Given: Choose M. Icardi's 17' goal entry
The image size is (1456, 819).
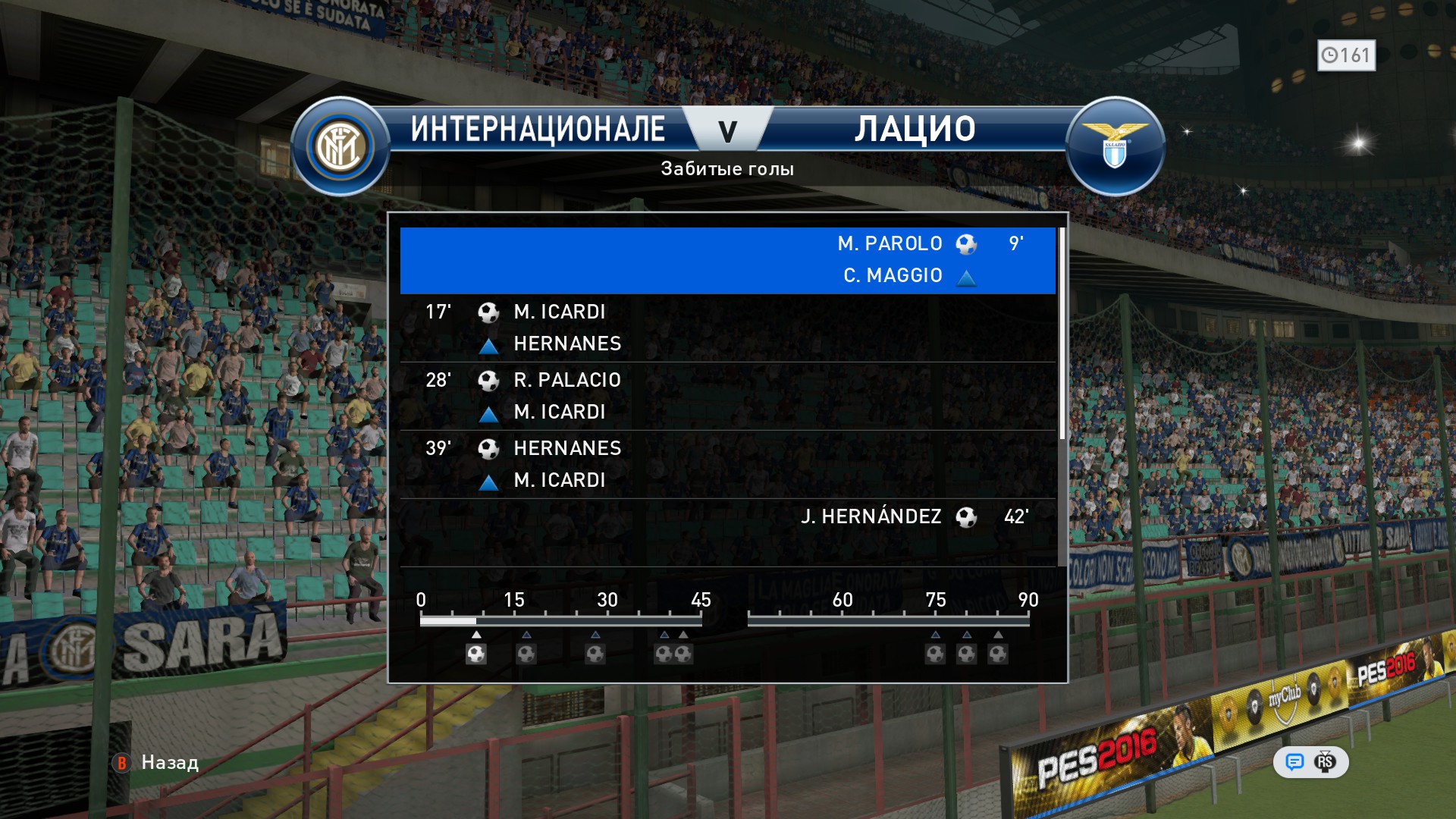Looking at the screenshot, I should 727,328.
